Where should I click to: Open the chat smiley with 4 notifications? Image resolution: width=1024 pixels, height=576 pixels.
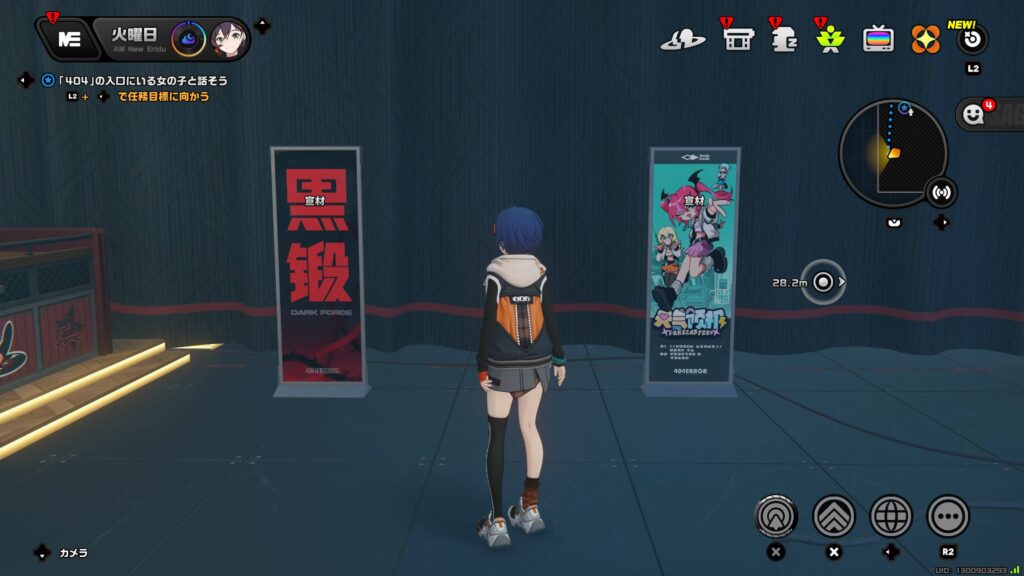coord(973,115)
